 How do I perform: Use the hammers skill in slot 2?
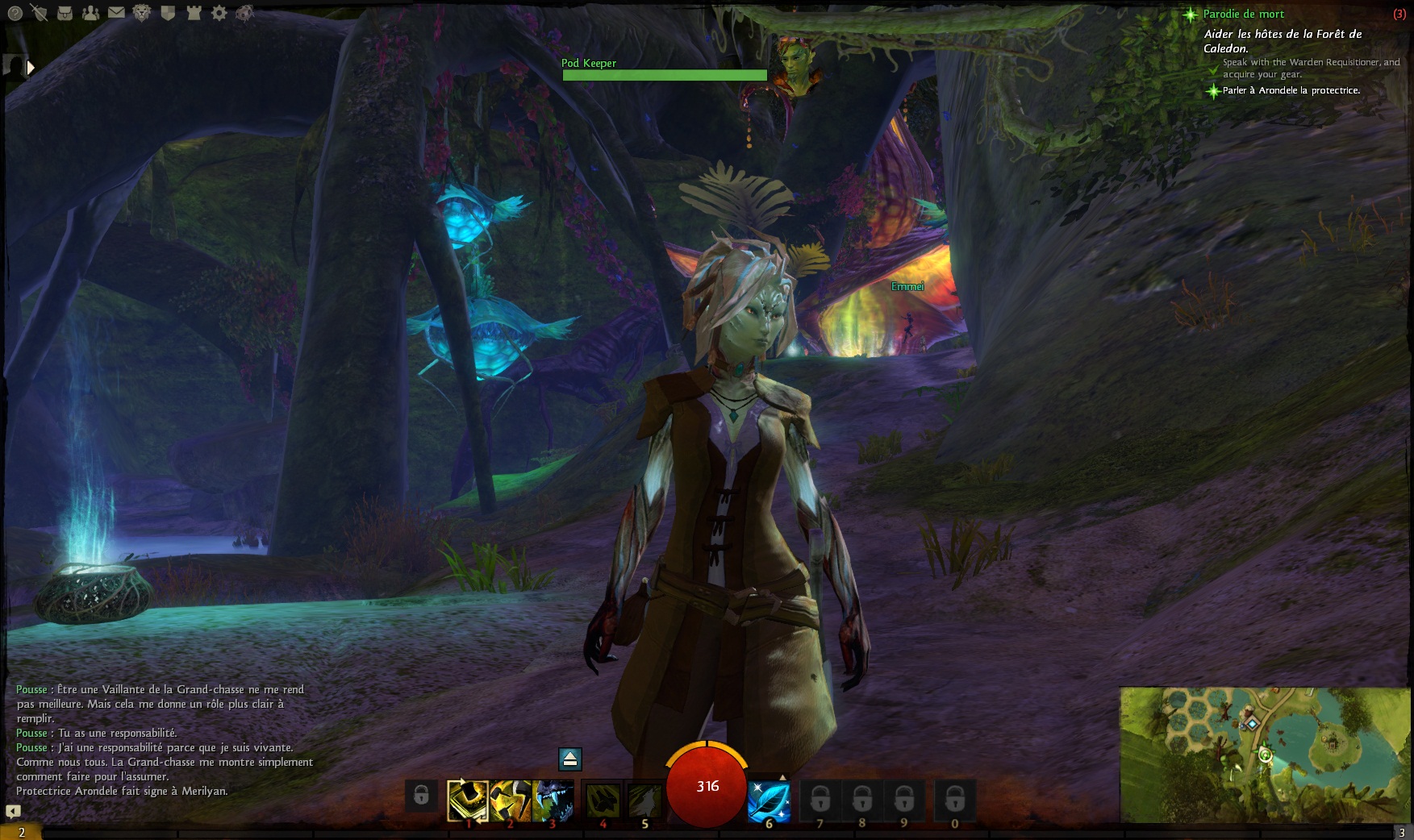tap(510, 800)
